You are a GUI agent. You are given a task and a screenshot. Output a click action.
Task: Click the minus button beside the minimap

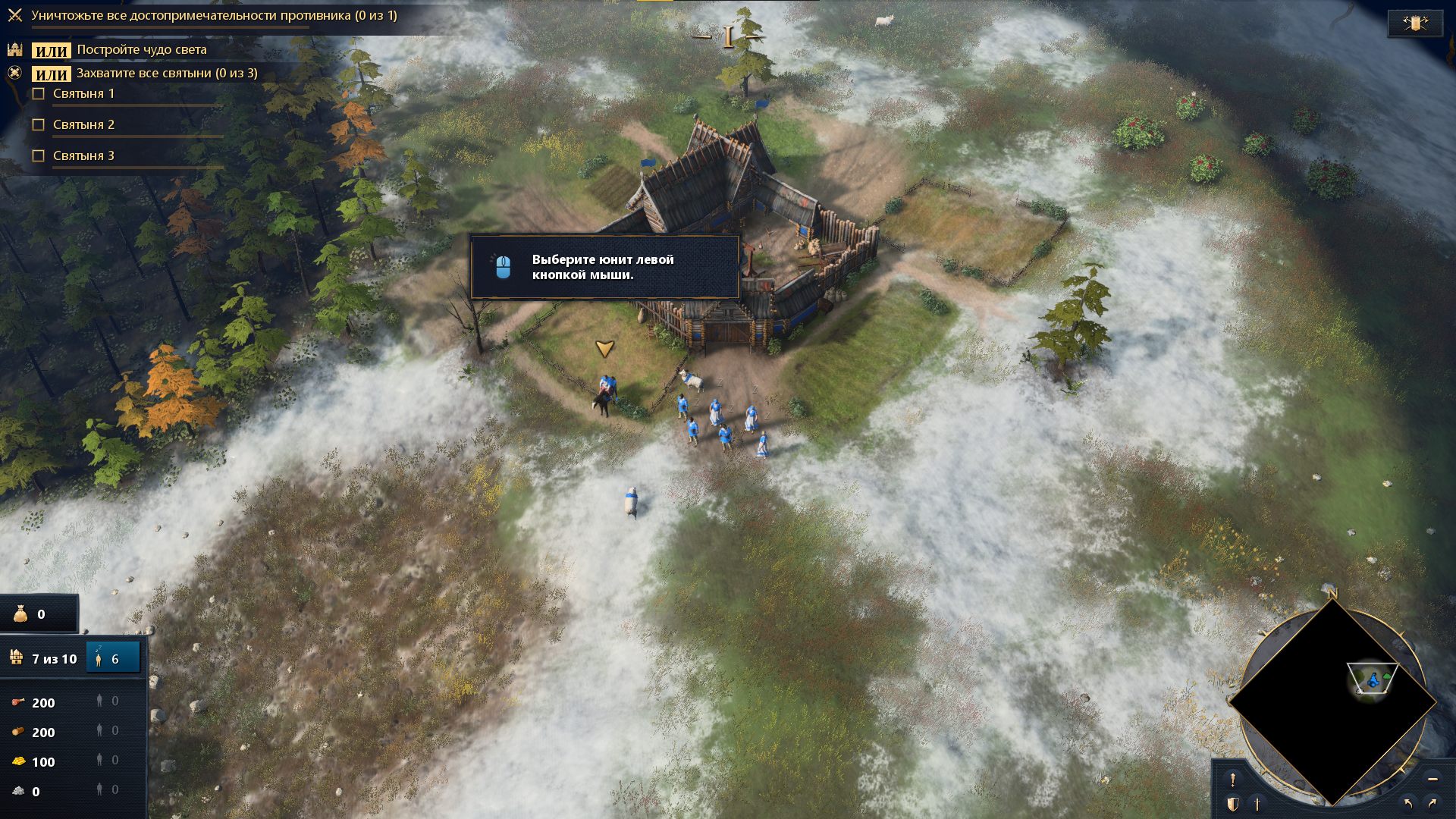click(x=1432, y=779)
